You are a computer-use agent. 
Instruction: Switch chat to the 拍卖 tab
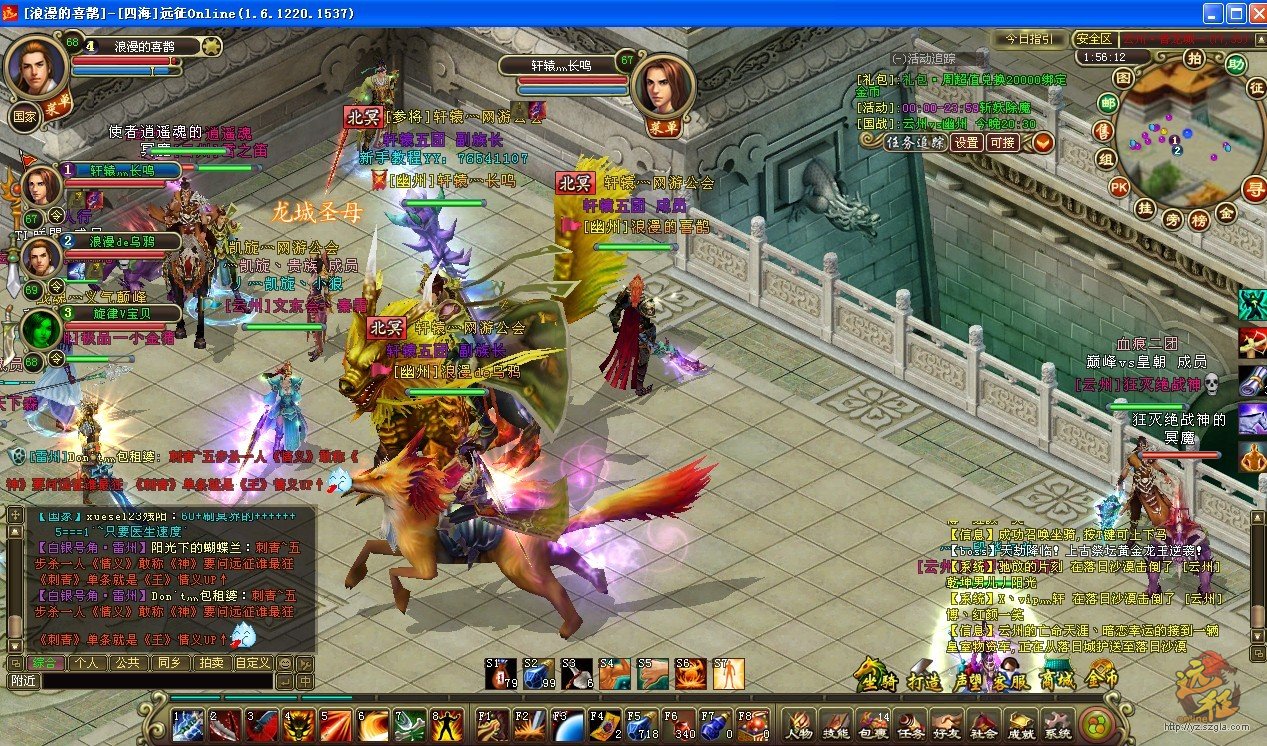(210, 662)
